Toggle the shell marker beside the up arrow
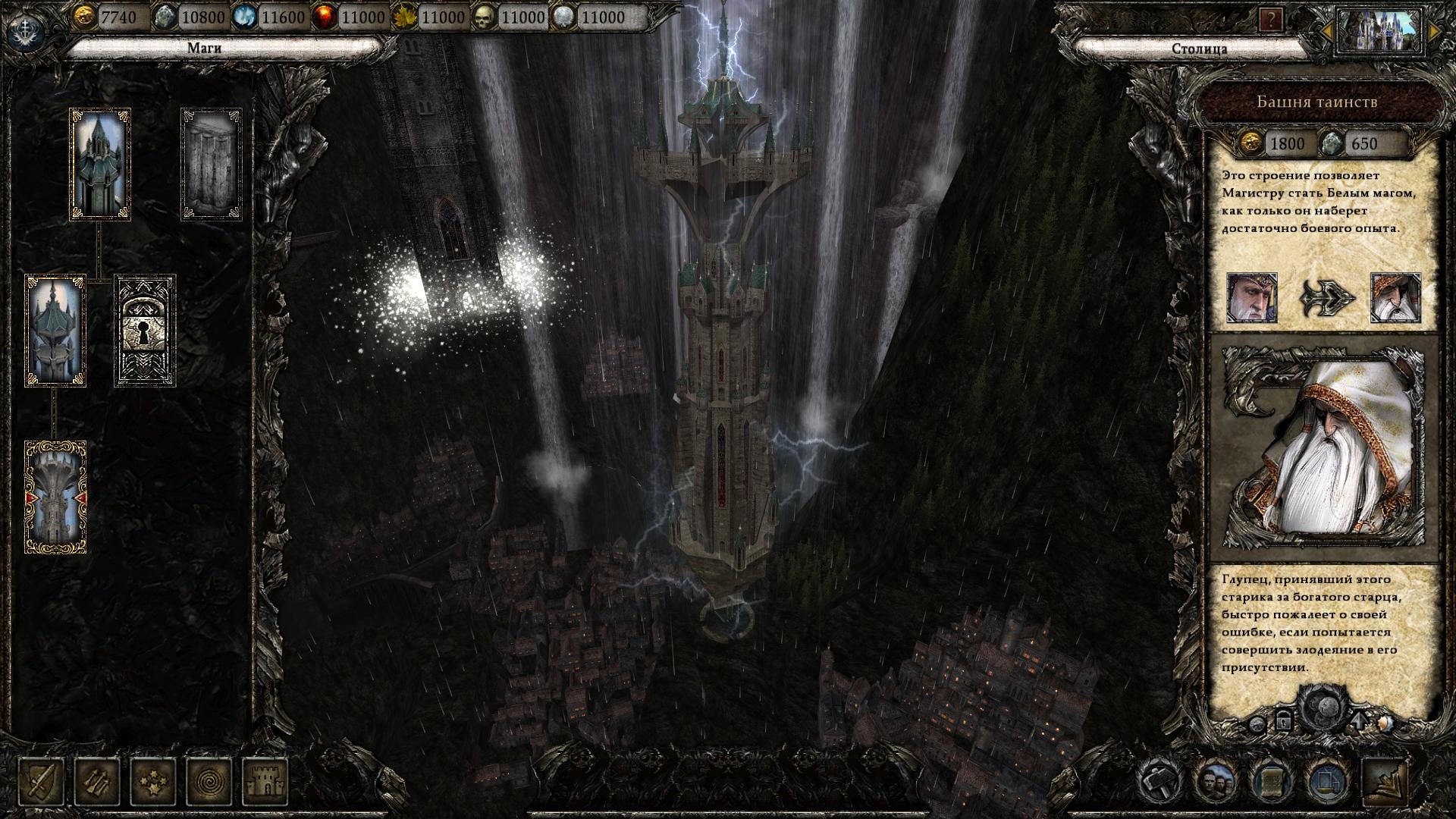 1386,724
